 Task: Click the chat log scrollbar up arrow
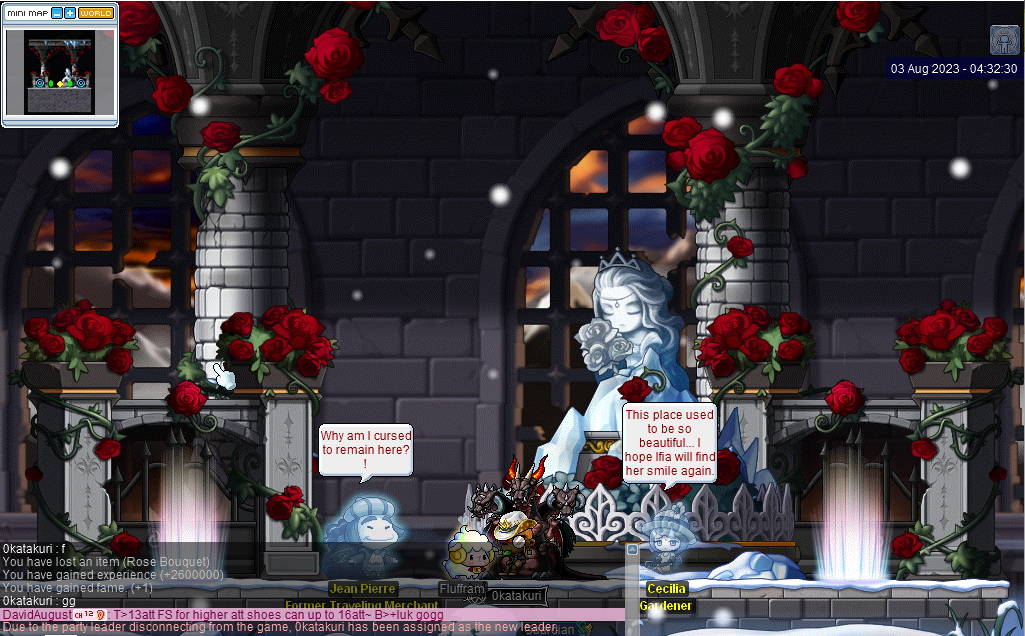coord(632,550)
